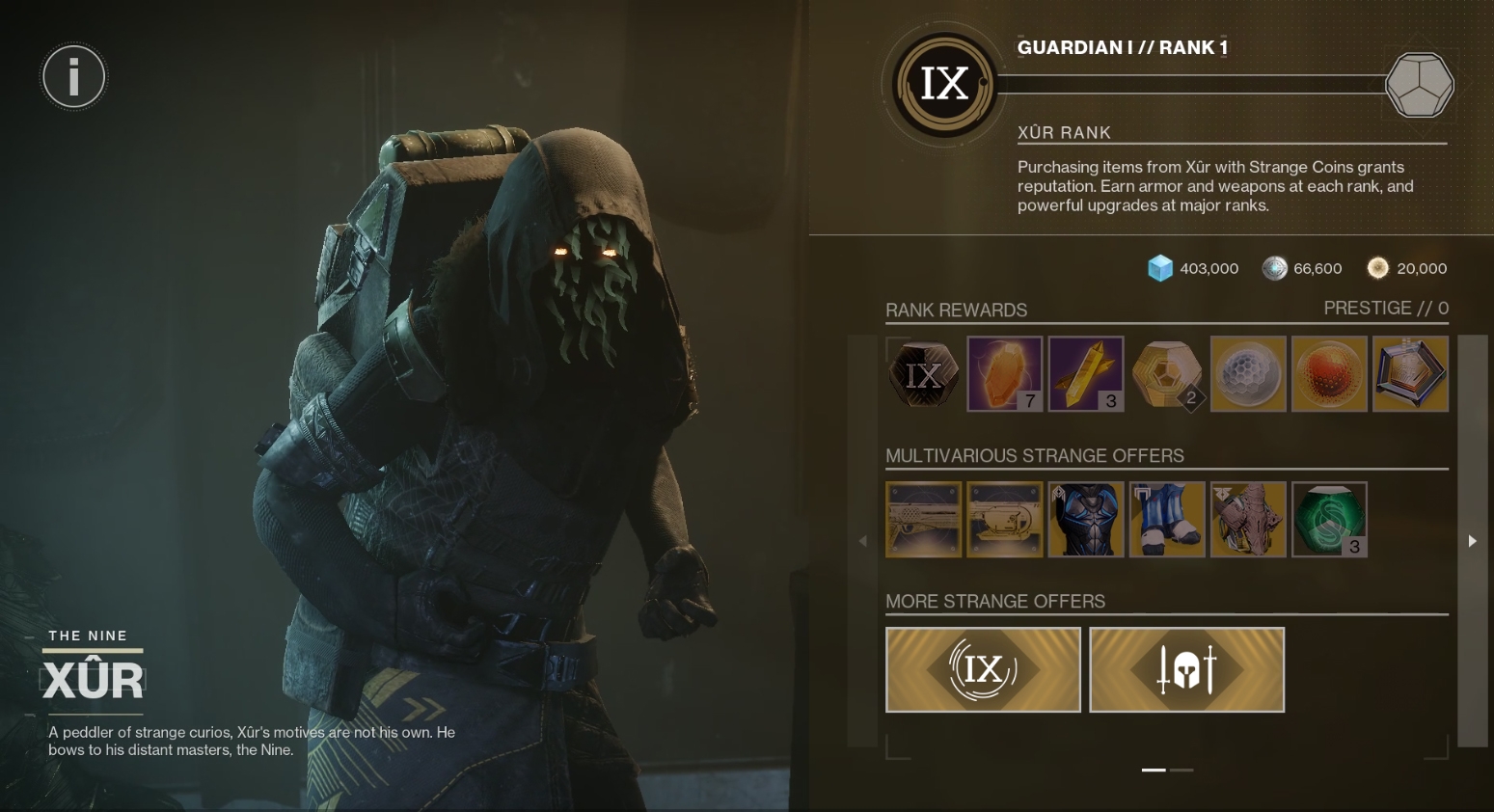This screenshot has width=1494, height=812.
Task: Select the first exotic weapon offer
Action: pyautogui.click(x=923, y=520)
